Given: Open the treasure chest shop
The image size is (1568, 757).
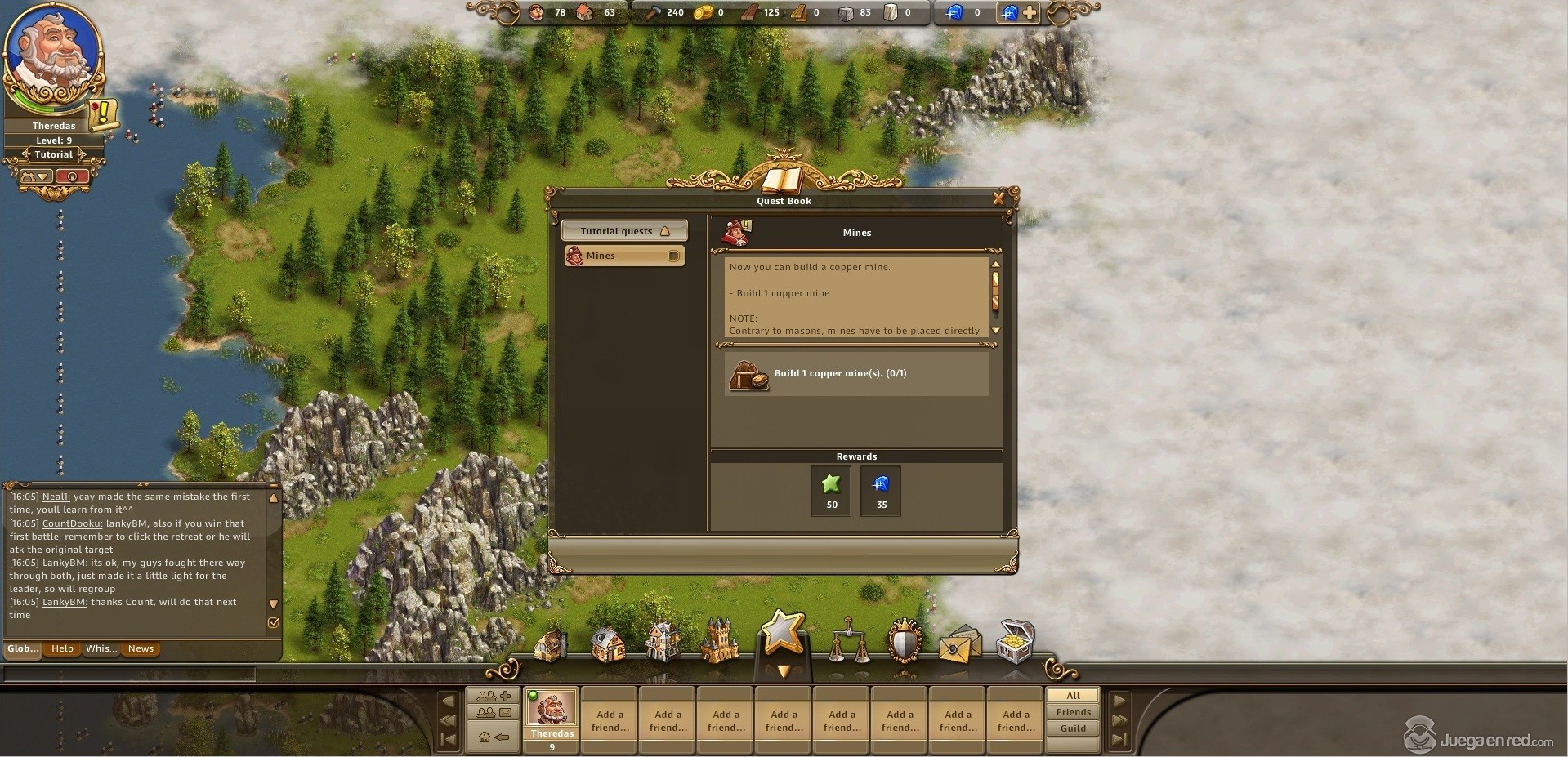Looking at the screenshot, I should pos(1016,640).
